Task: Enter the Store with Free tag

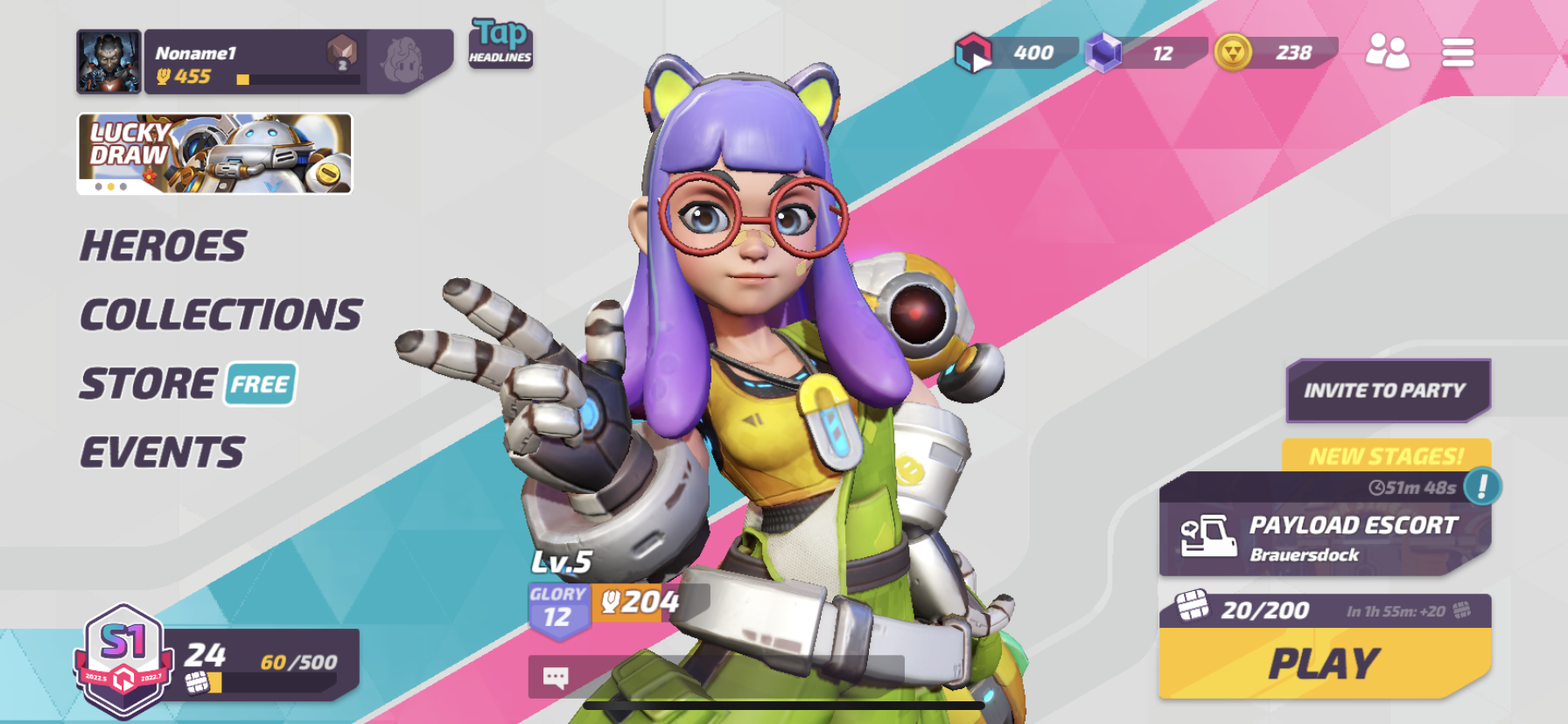Action: click(x=188, y=384)
